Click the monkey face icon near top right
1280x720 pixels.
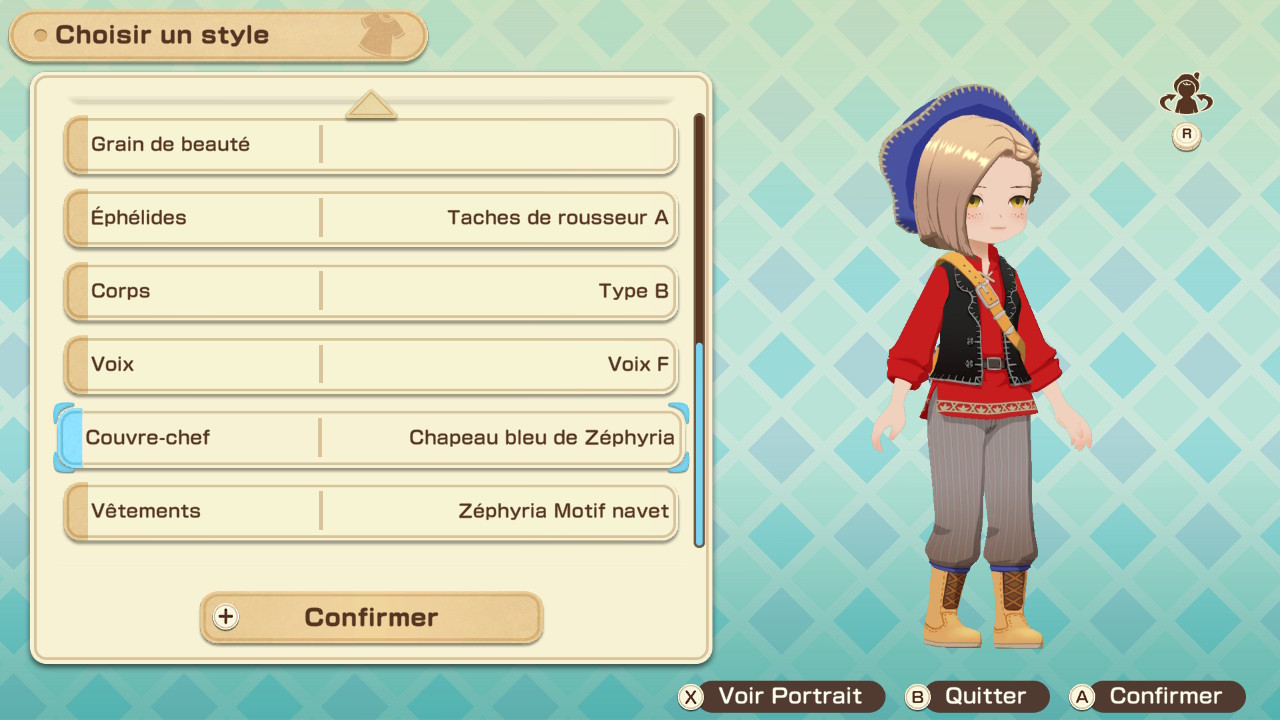(x=1186, y=92)
